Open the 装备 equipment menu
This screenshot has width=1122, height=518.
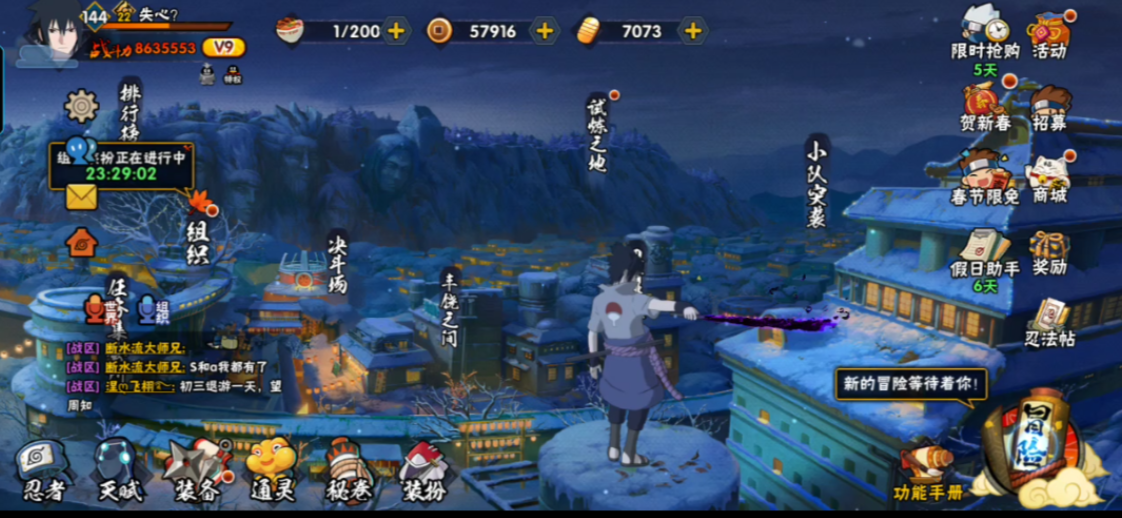pos(196,470)
